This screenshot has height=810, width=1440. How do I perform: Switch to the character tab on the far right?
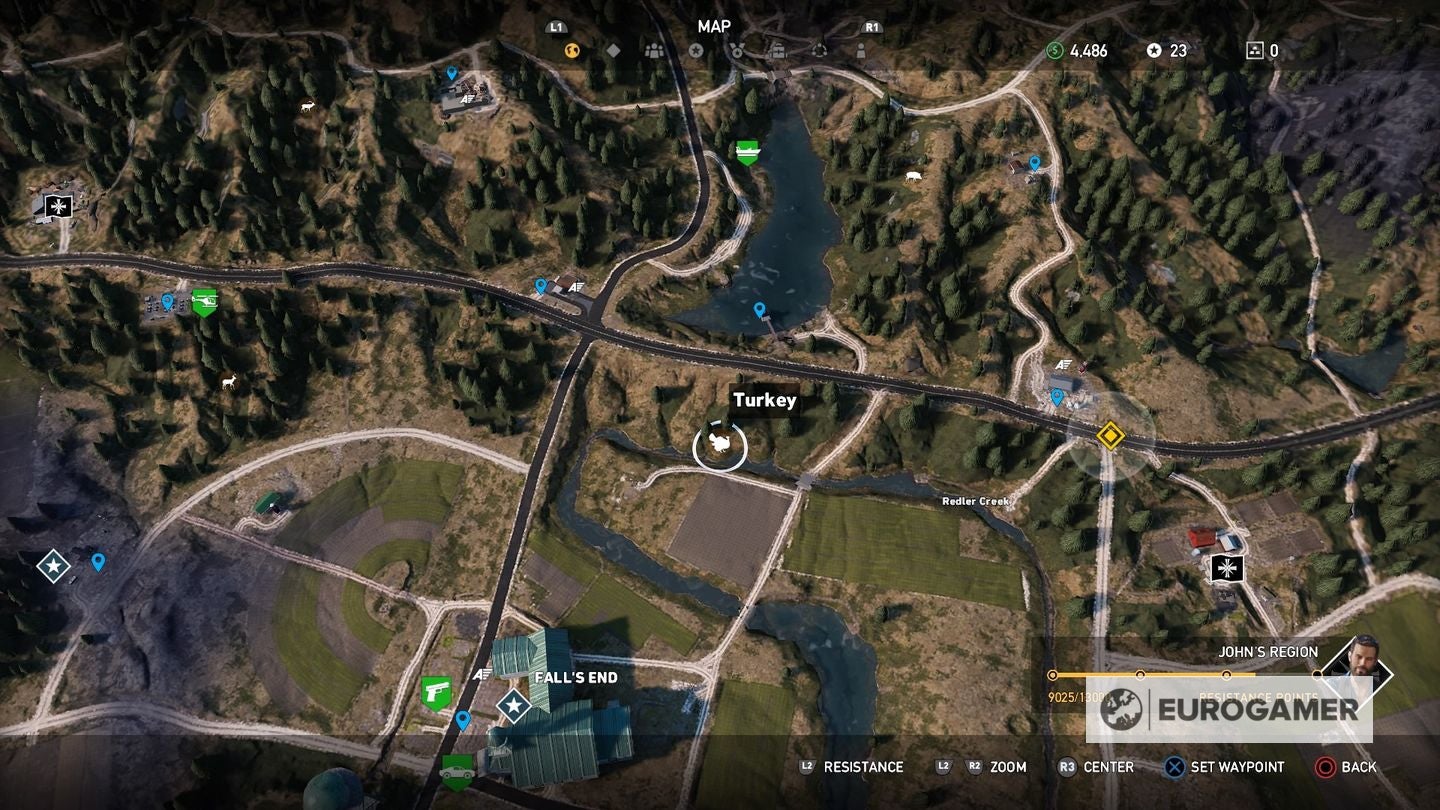[x=861, y=49]
